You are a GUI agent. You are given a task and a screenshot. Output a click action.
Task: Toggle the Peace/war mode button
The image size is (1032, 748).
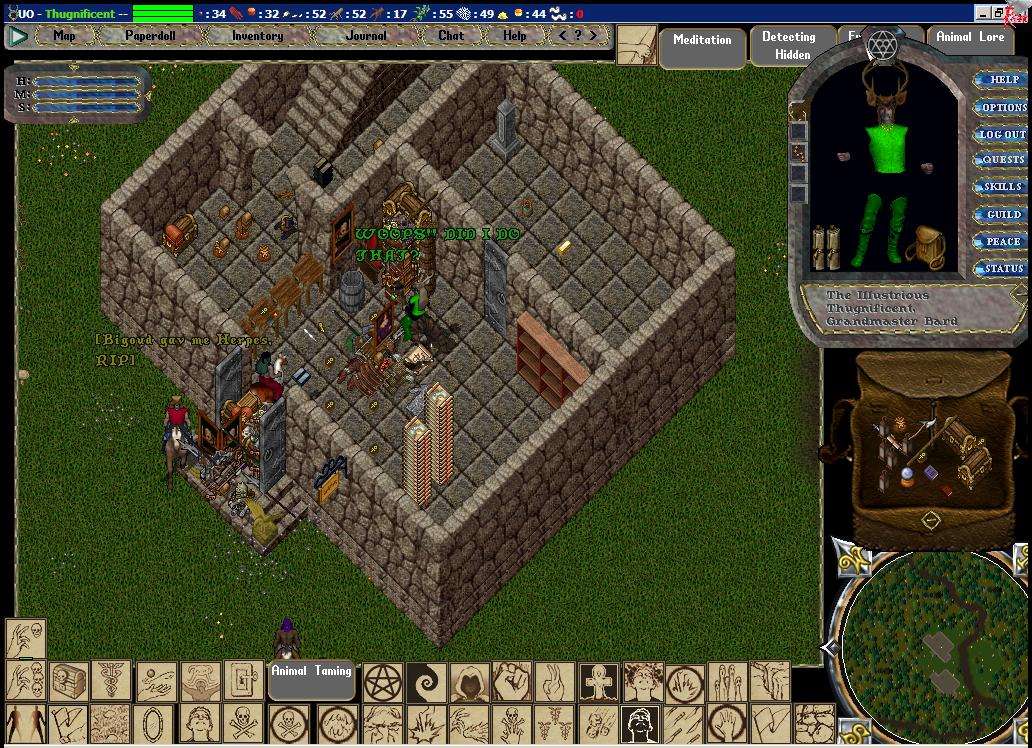(1003, 241)
